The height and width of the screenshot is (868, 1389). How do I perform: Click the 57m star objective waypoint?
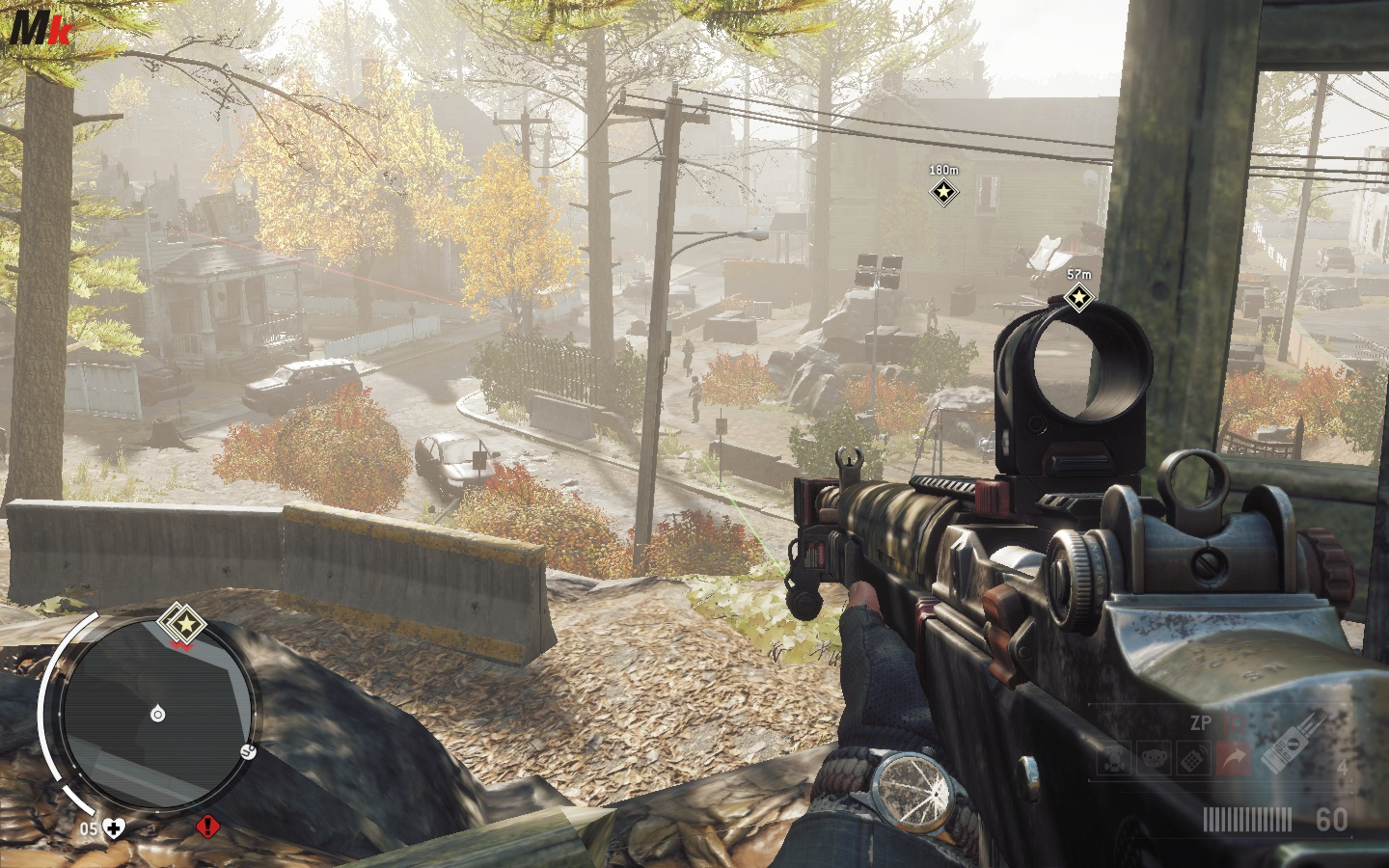click(x=1078, y=298)
